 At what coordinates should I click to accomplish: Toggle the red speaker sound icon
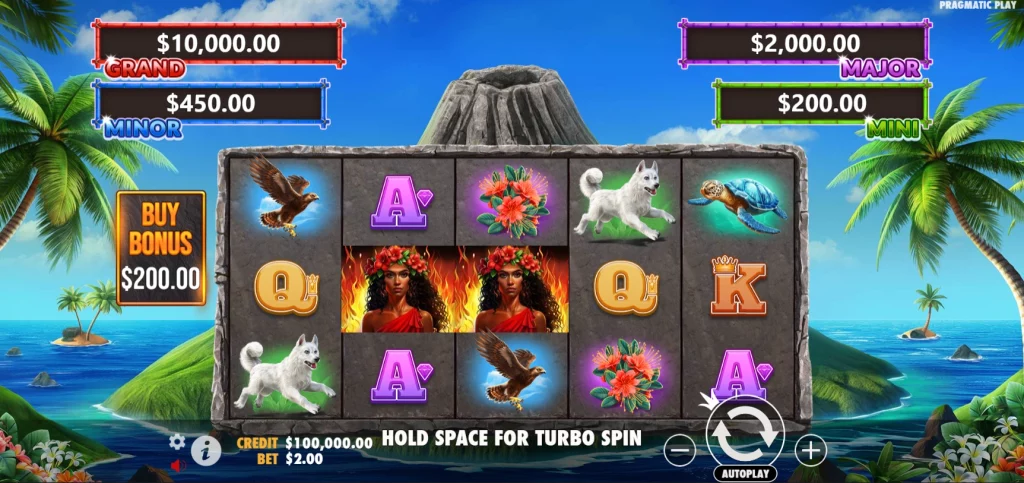pyautogui.click(x=177, y=465)
